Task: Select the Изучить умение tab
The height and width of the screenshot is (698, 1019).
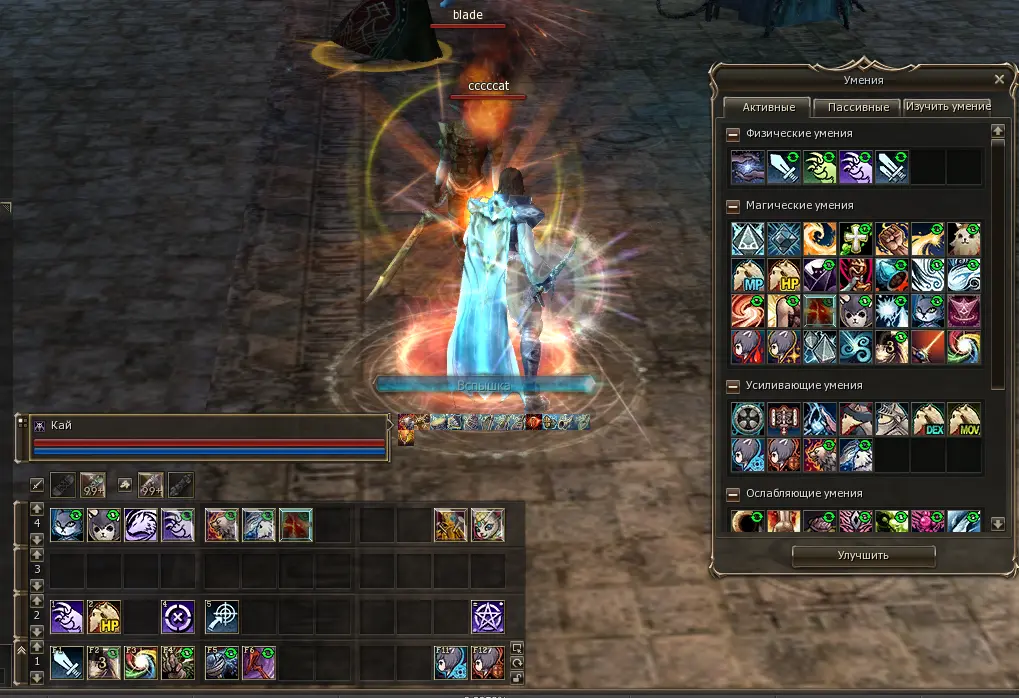Action: point(947,106)
